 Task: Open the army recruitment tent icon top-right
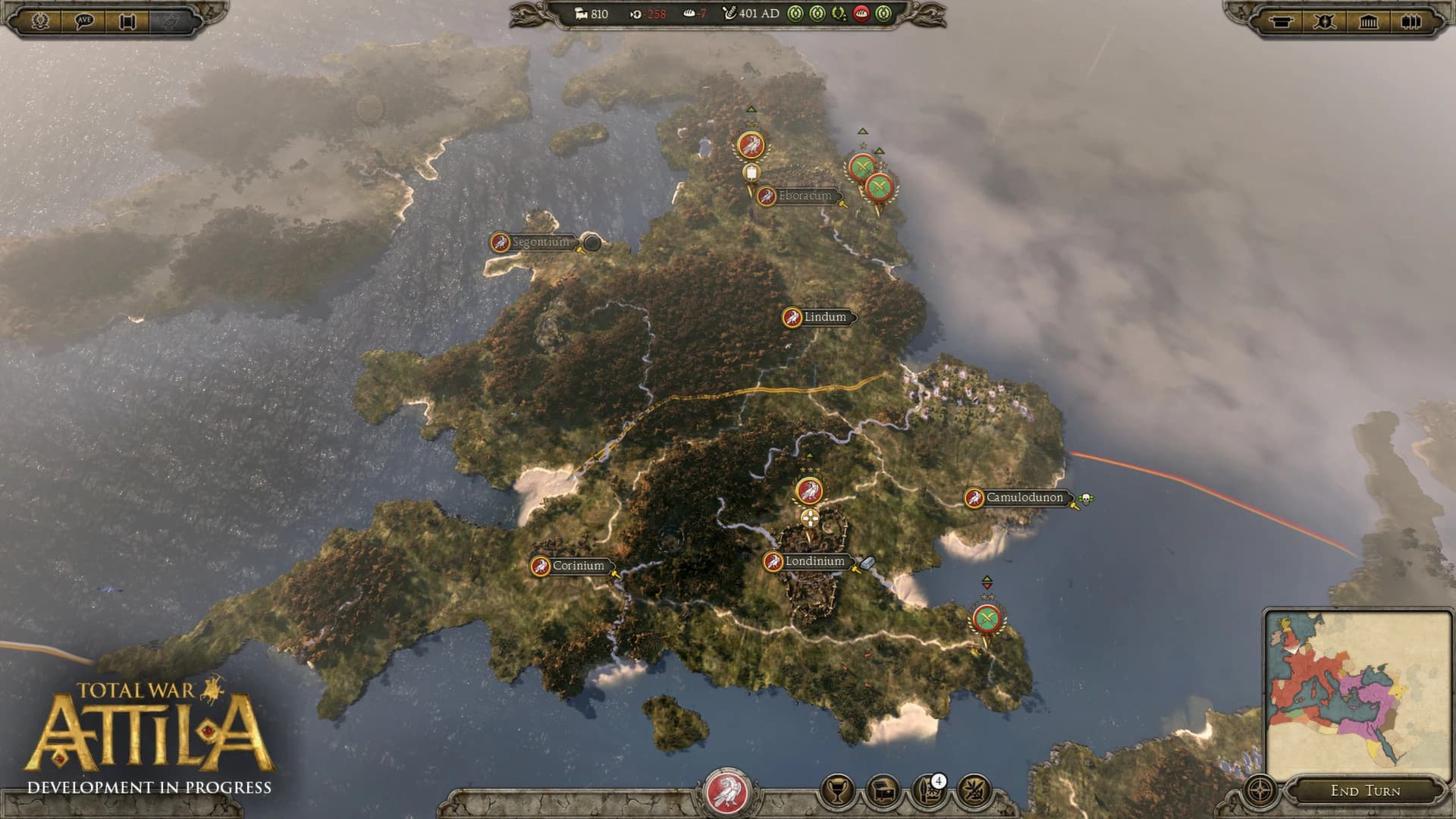click(x=1282, y=22)
